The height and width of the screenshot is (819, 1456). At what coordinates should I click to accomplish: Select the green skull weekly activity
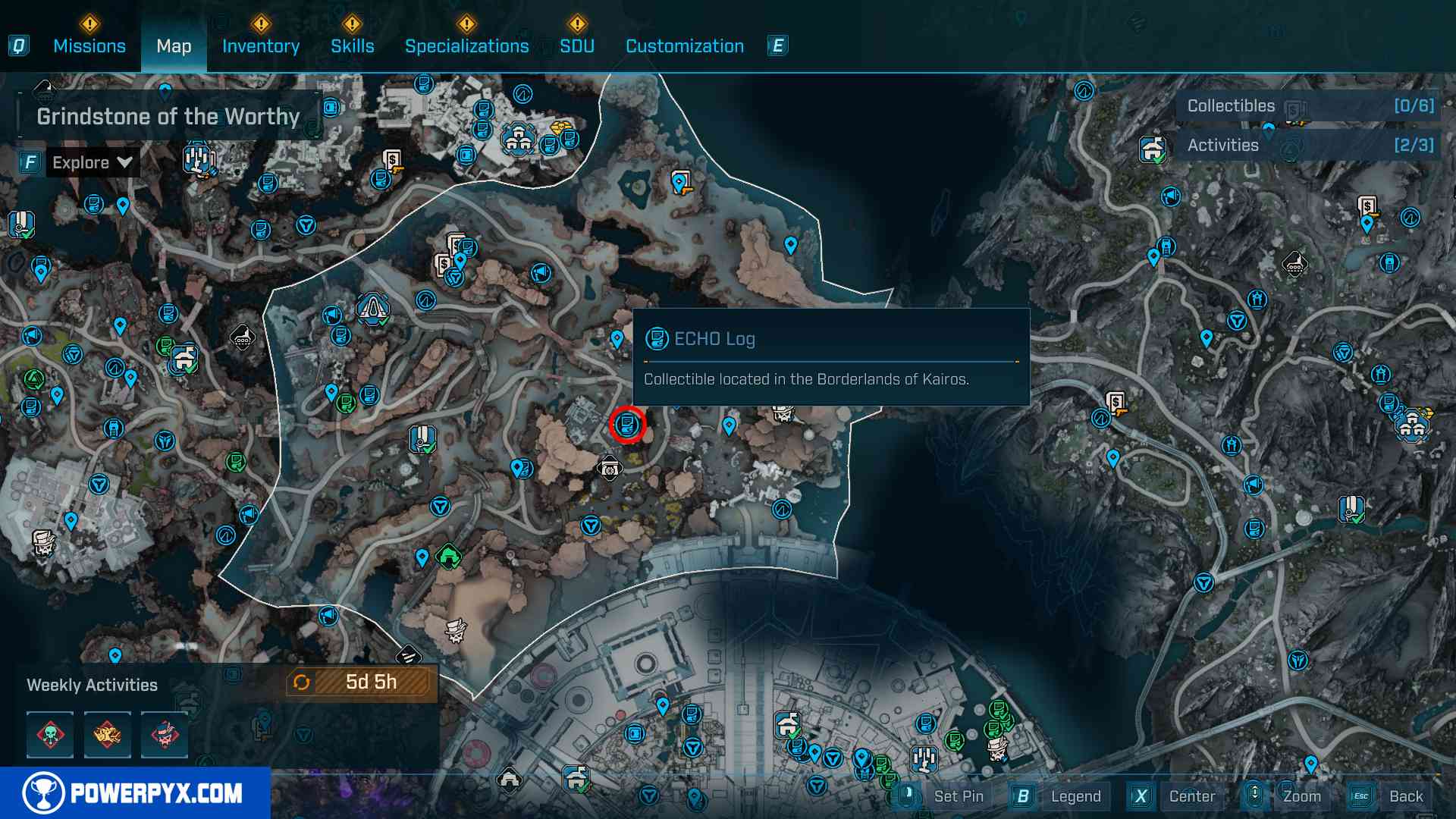(x=50, y=734)
